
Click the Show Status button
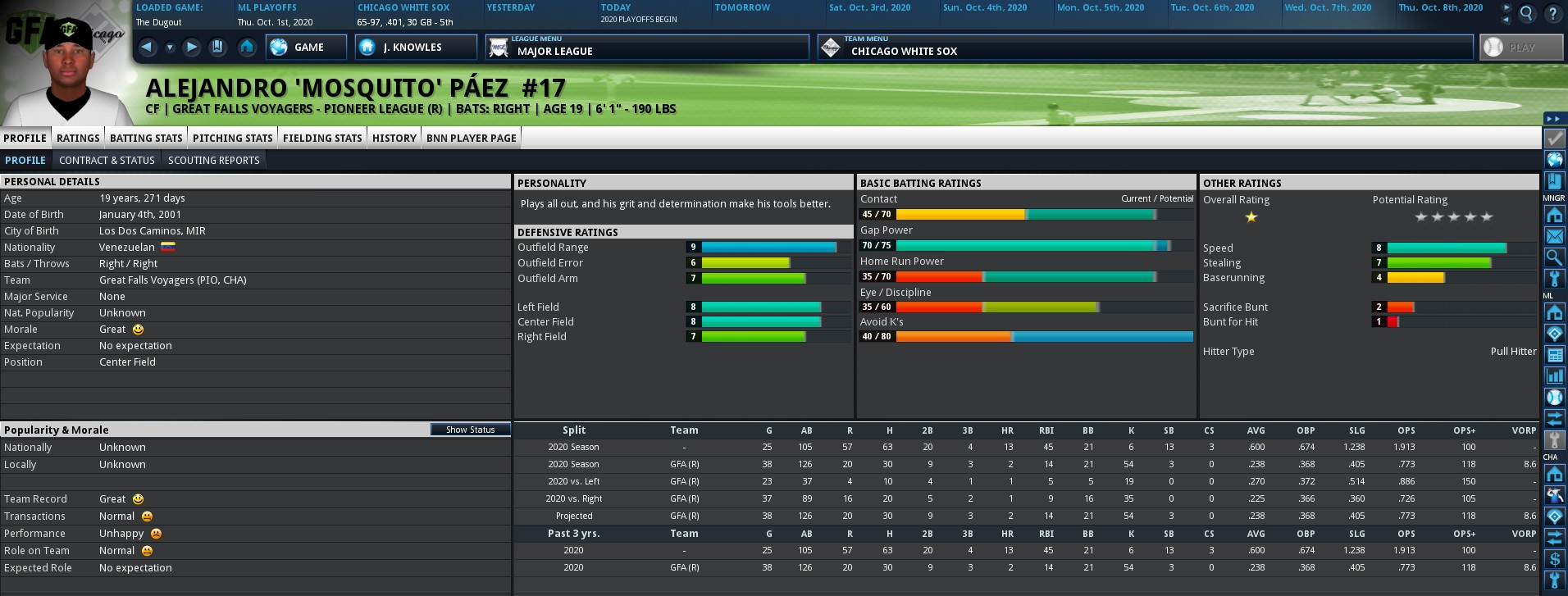pyautogui.click(x=470, y=430)
